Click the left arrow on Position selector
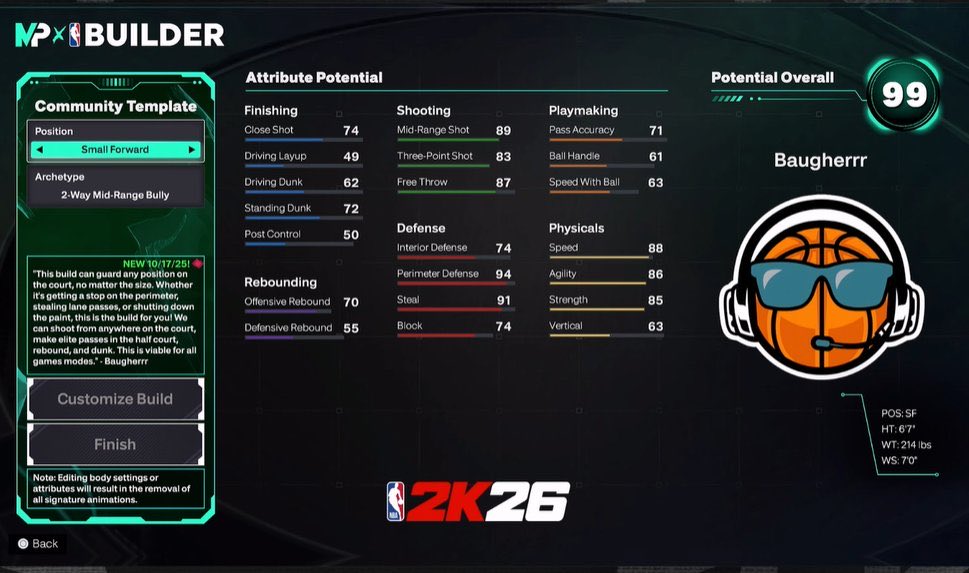Screen dimensions: 969x573 point(40,150)
